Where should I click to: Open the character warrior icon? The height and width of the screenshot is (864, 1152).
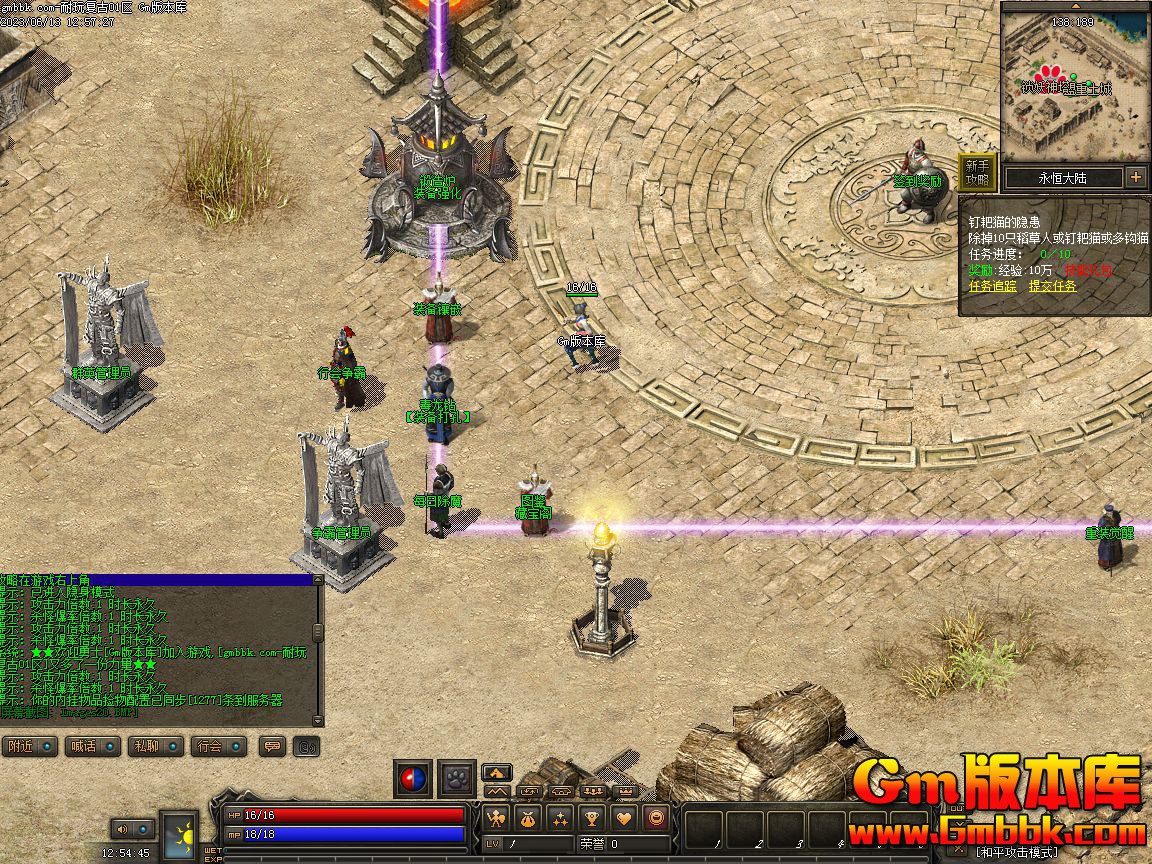497,818
